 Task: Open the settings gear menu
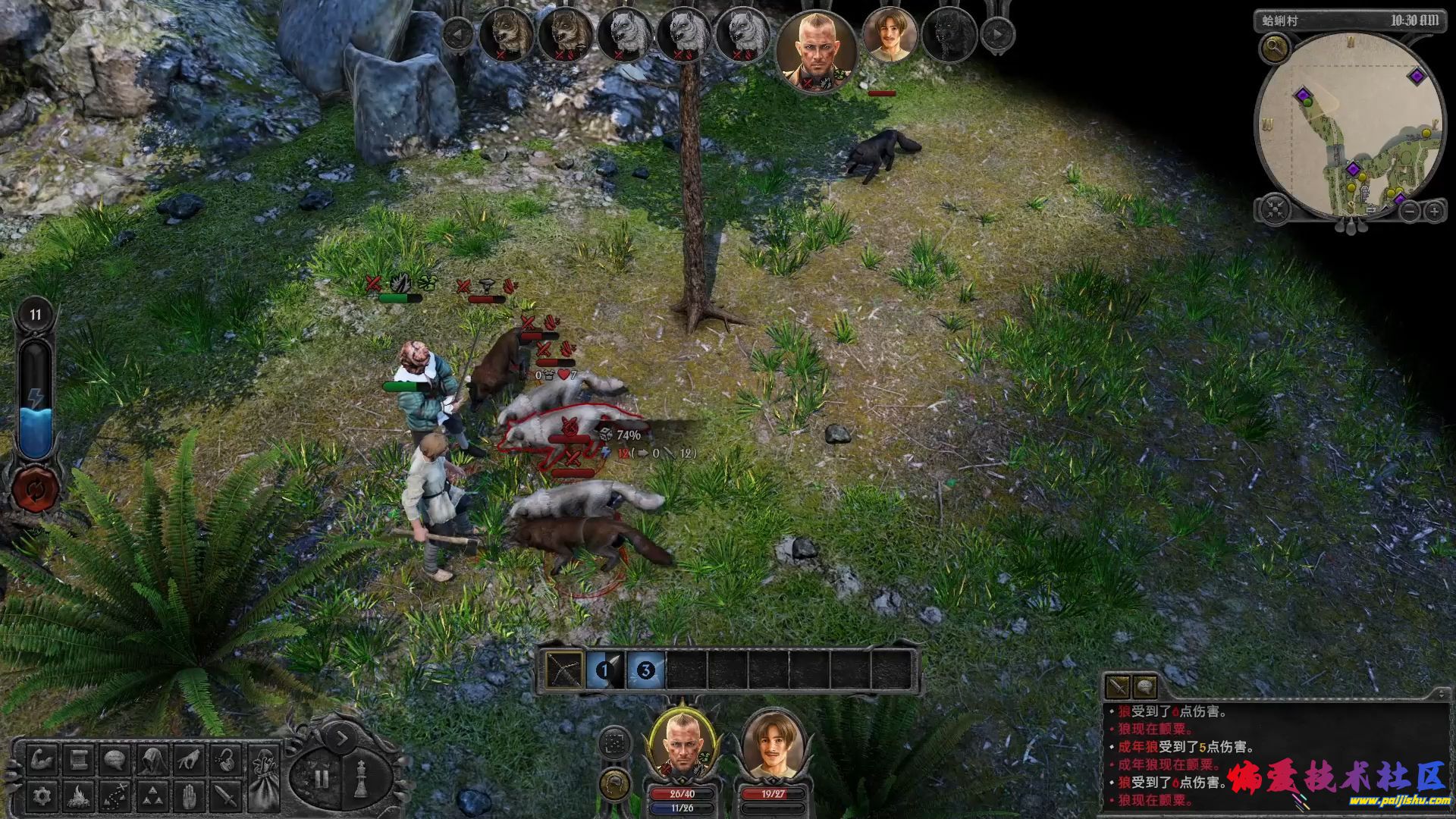click(42, 795)
